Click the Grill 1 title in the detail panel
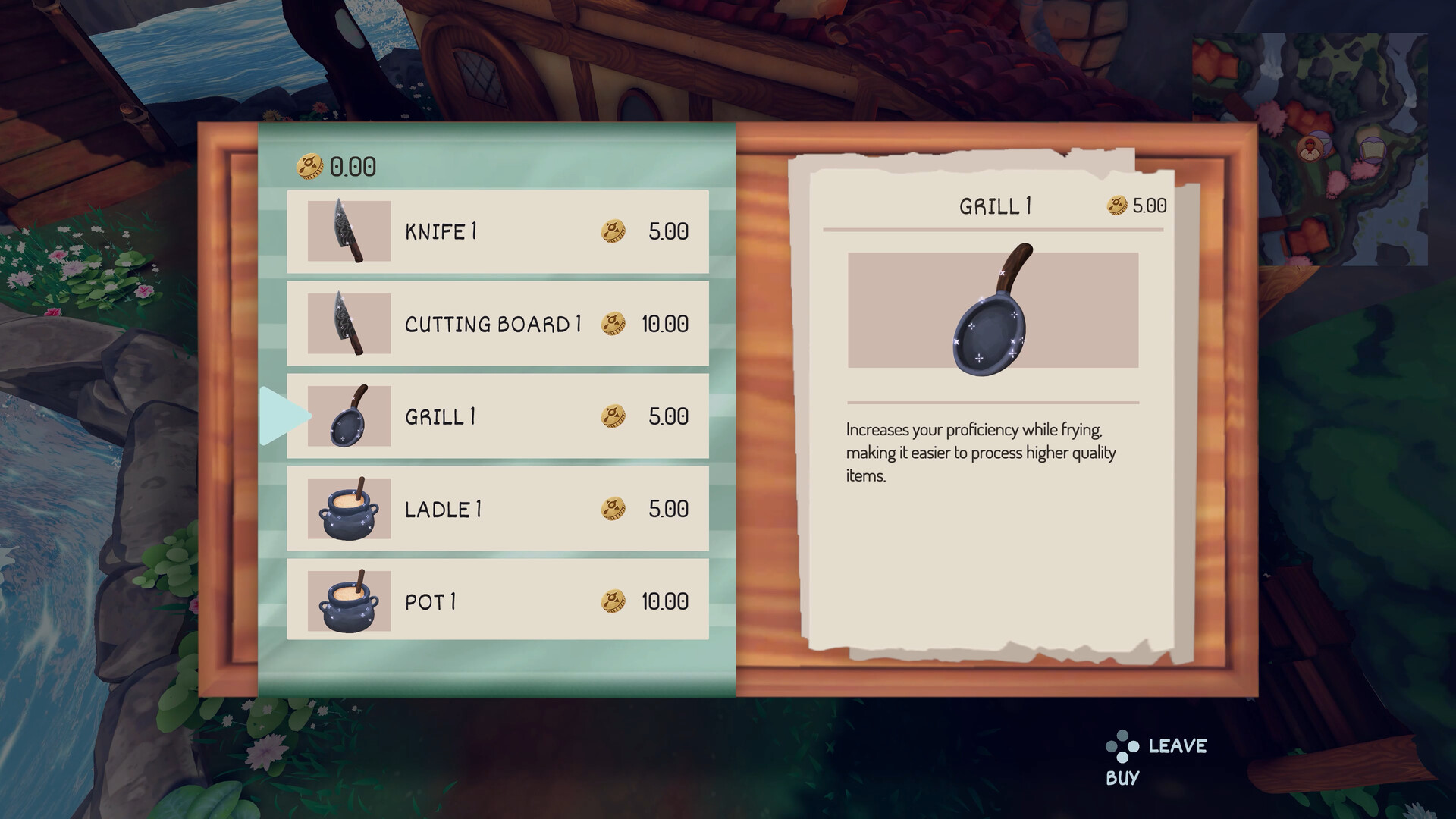The image size is (1456, 819). pos(994,205)
